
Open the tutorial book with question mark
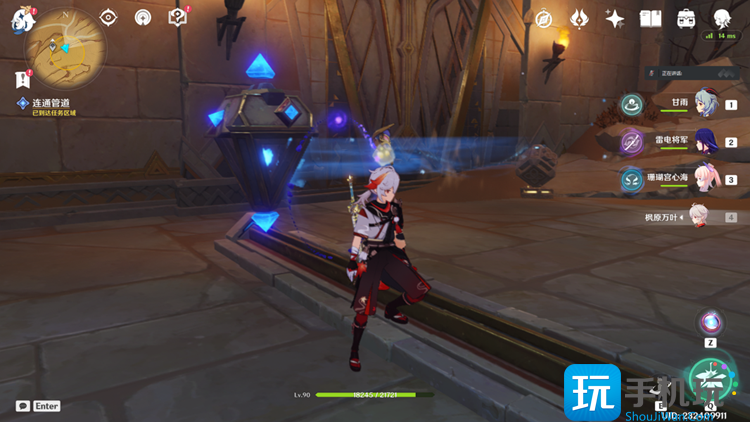(x=178, y=18)
